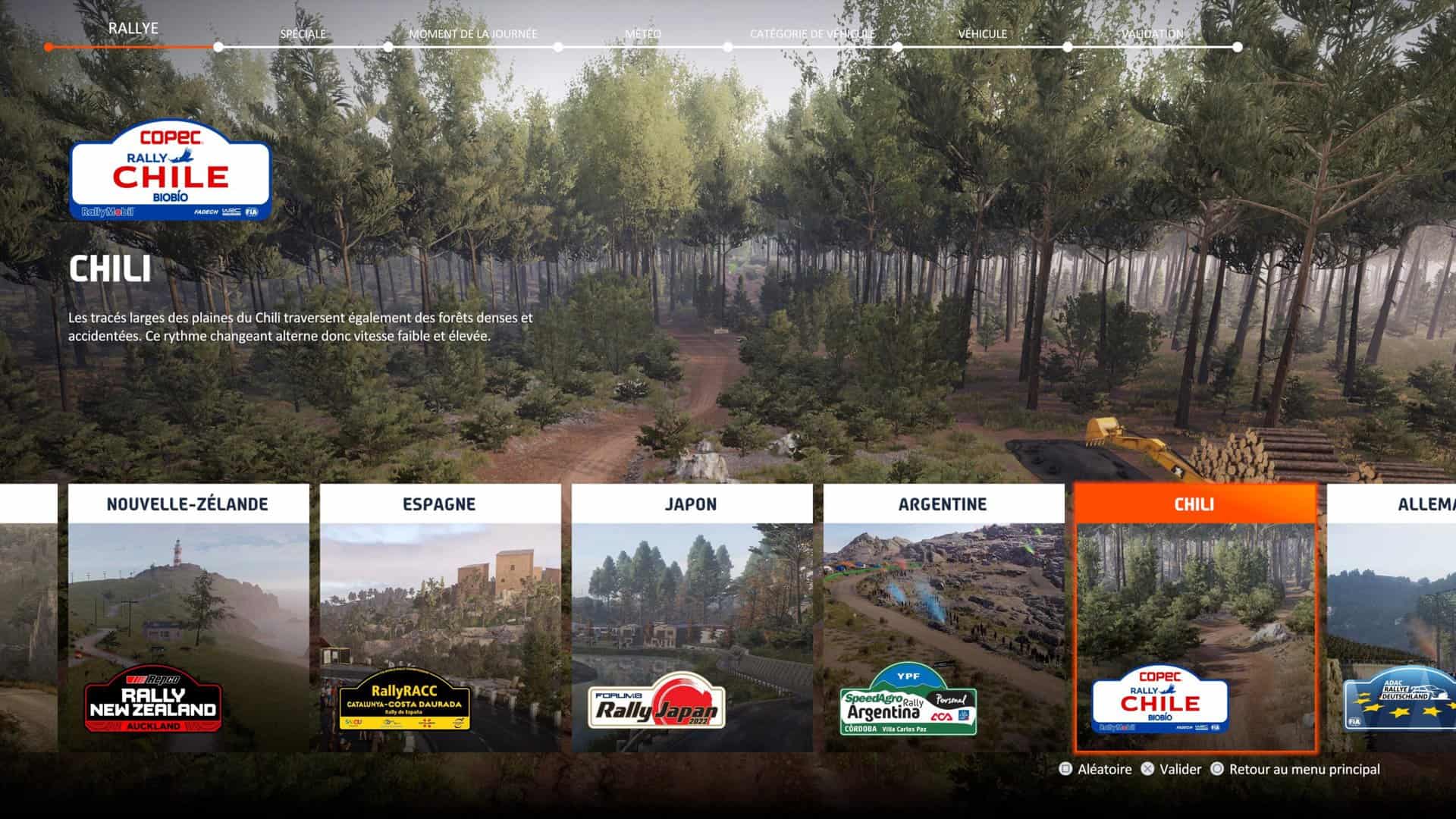Screen dimensions: 1456x819
Task: Open the Catégorie de véhicule step
Action: 812,34
